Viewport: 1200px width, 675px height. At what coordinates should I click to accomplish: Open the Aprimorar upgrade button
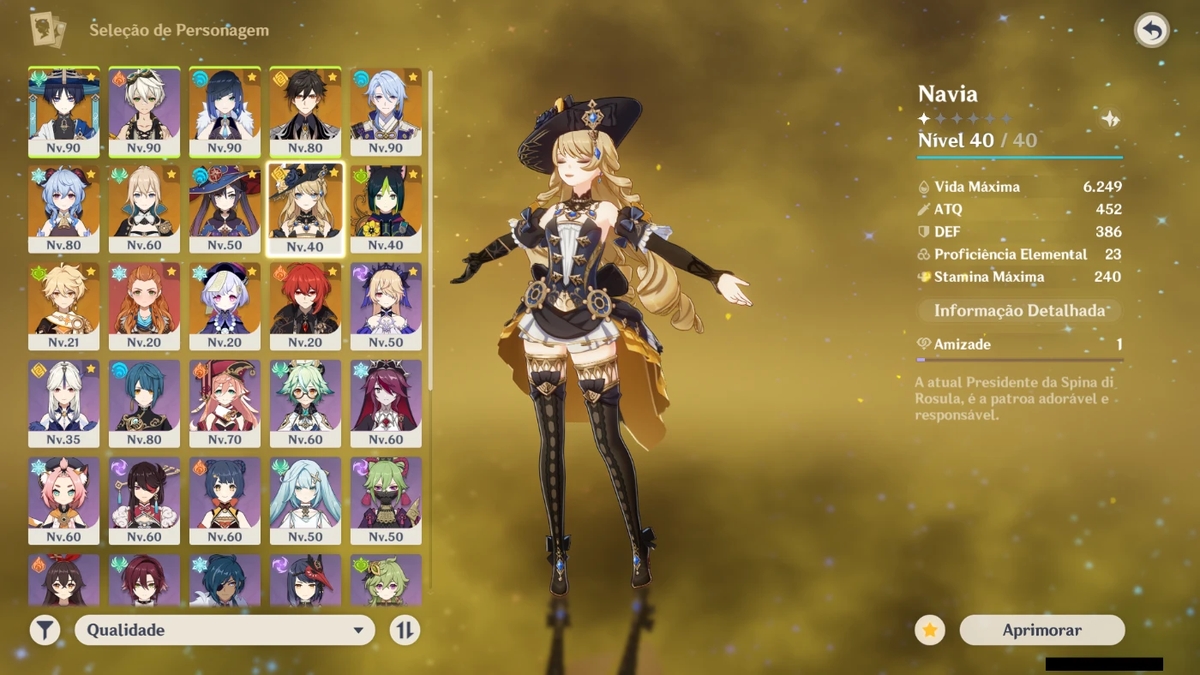pos(1042,630)
